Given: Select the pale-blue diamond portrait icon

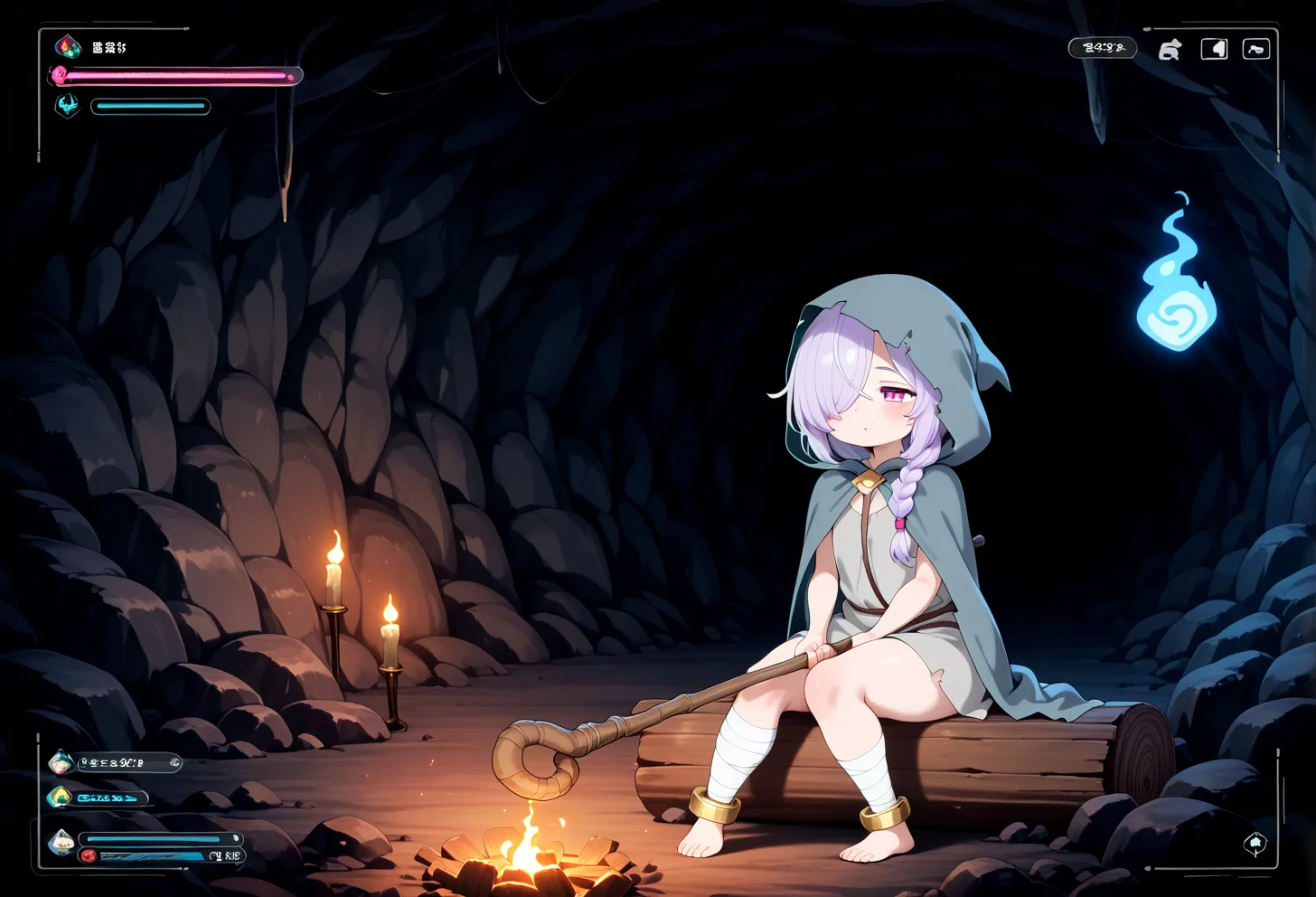Looking at the screenshot, I should (61, 842).
